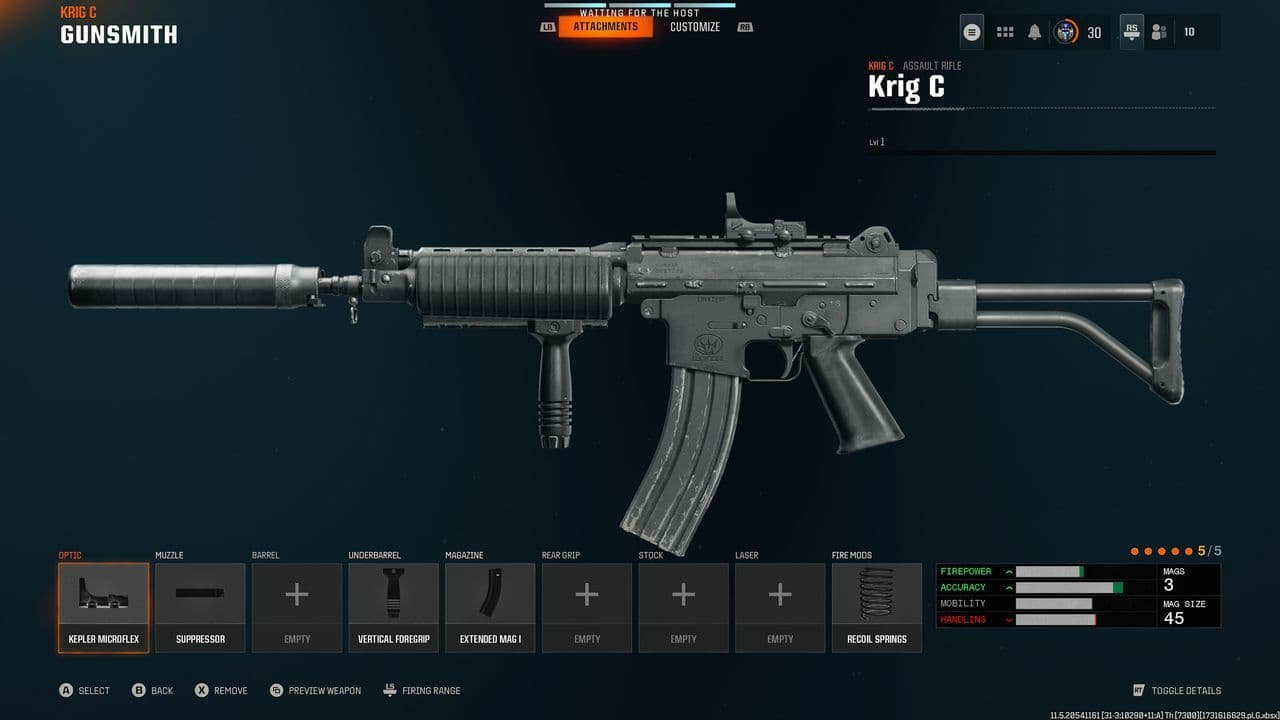Show notifications via the bell icon
This screenshot has width=1280, height=720.
pos(1034,32)
